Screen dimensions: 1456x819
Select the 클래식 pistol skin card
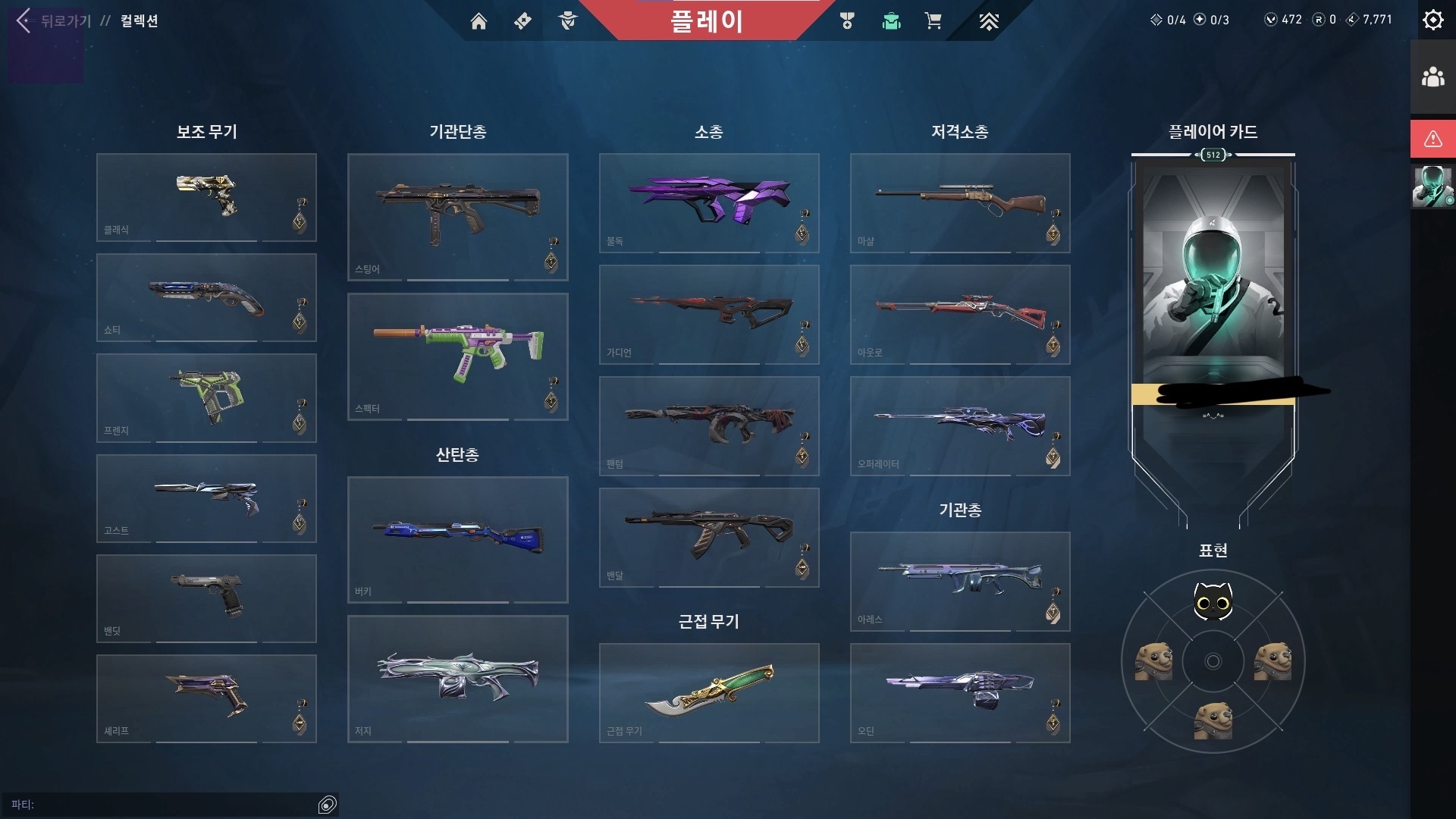[x=206, y=197]
